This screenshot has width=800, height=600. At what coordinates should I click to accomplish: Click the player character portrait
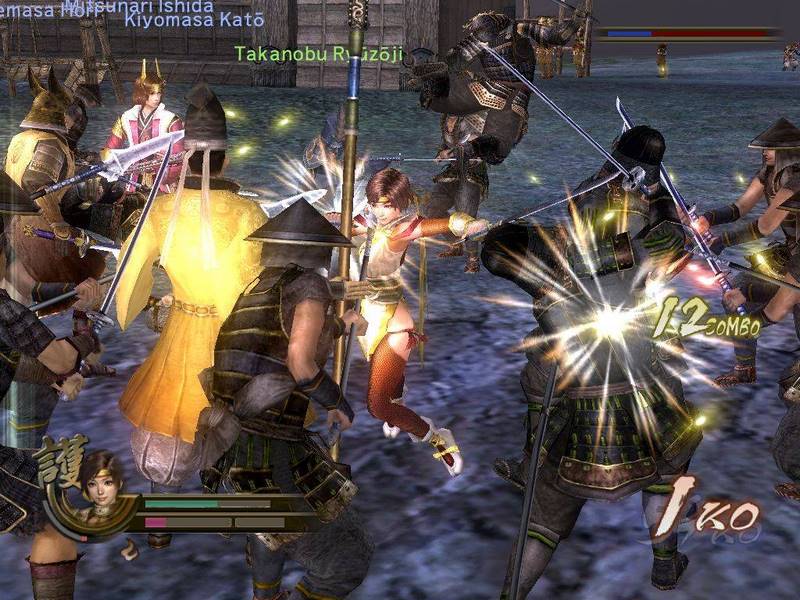[101, 490]
